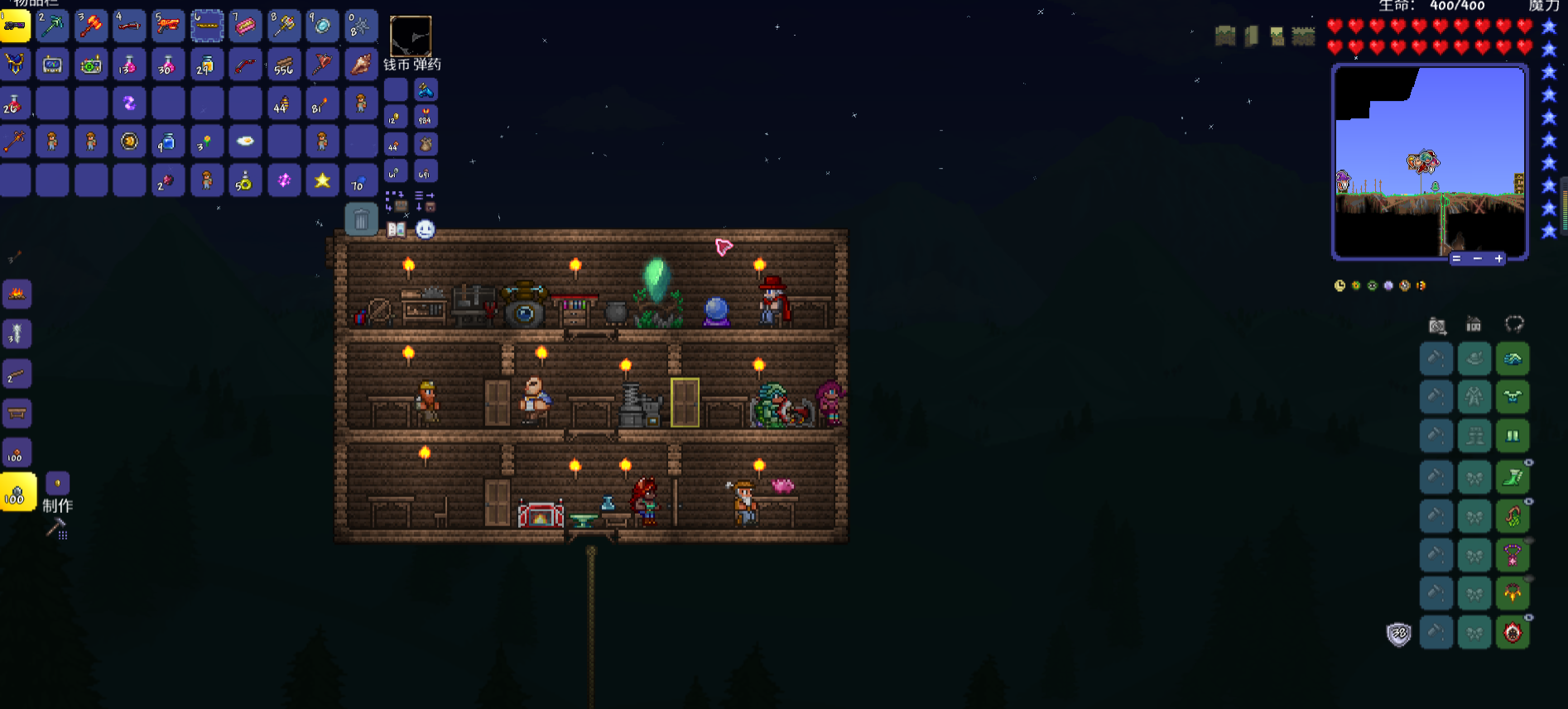Pick up the fried egg item
1568x709 pixels.
[x=245, y=141]
